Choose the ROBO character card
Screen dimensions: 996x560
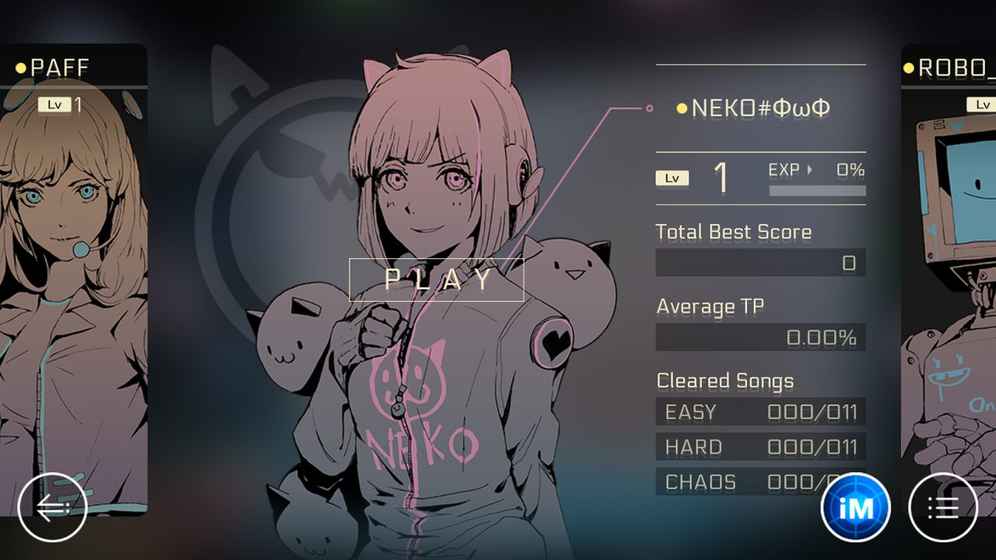949,270
